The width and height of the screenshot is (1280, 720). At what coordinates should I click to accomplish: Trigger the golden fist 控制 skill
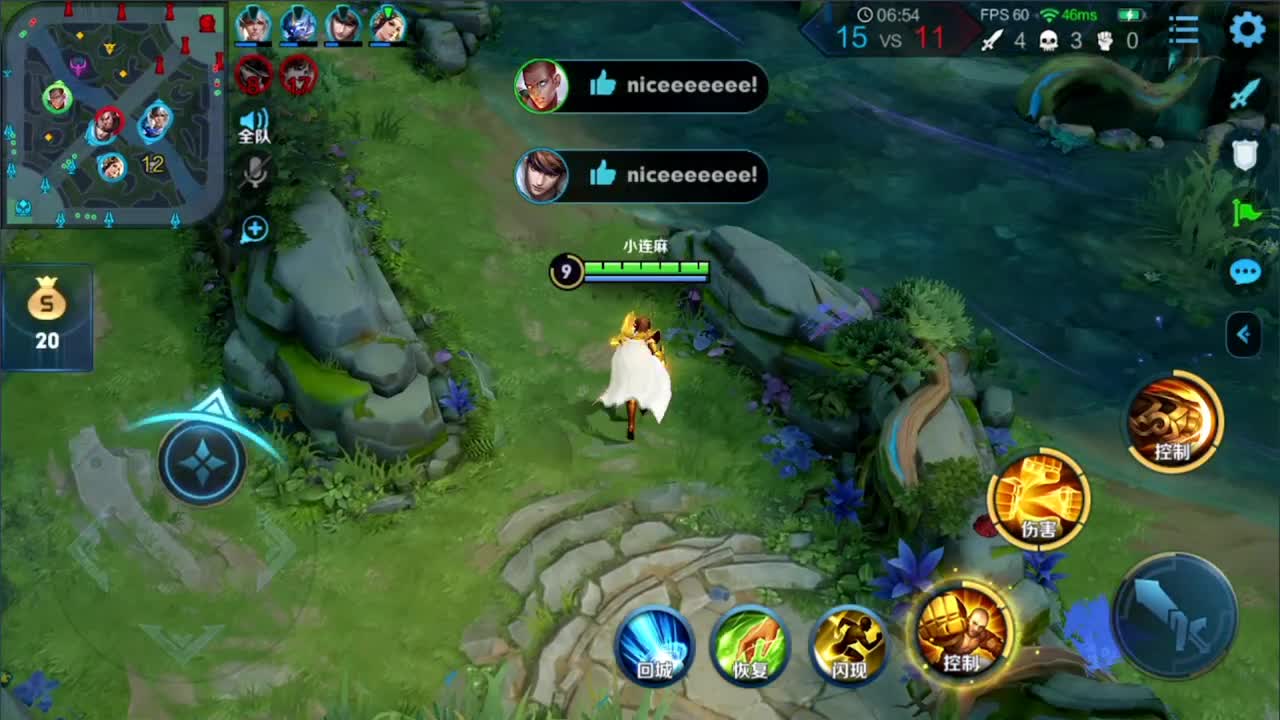click(962, 632)
